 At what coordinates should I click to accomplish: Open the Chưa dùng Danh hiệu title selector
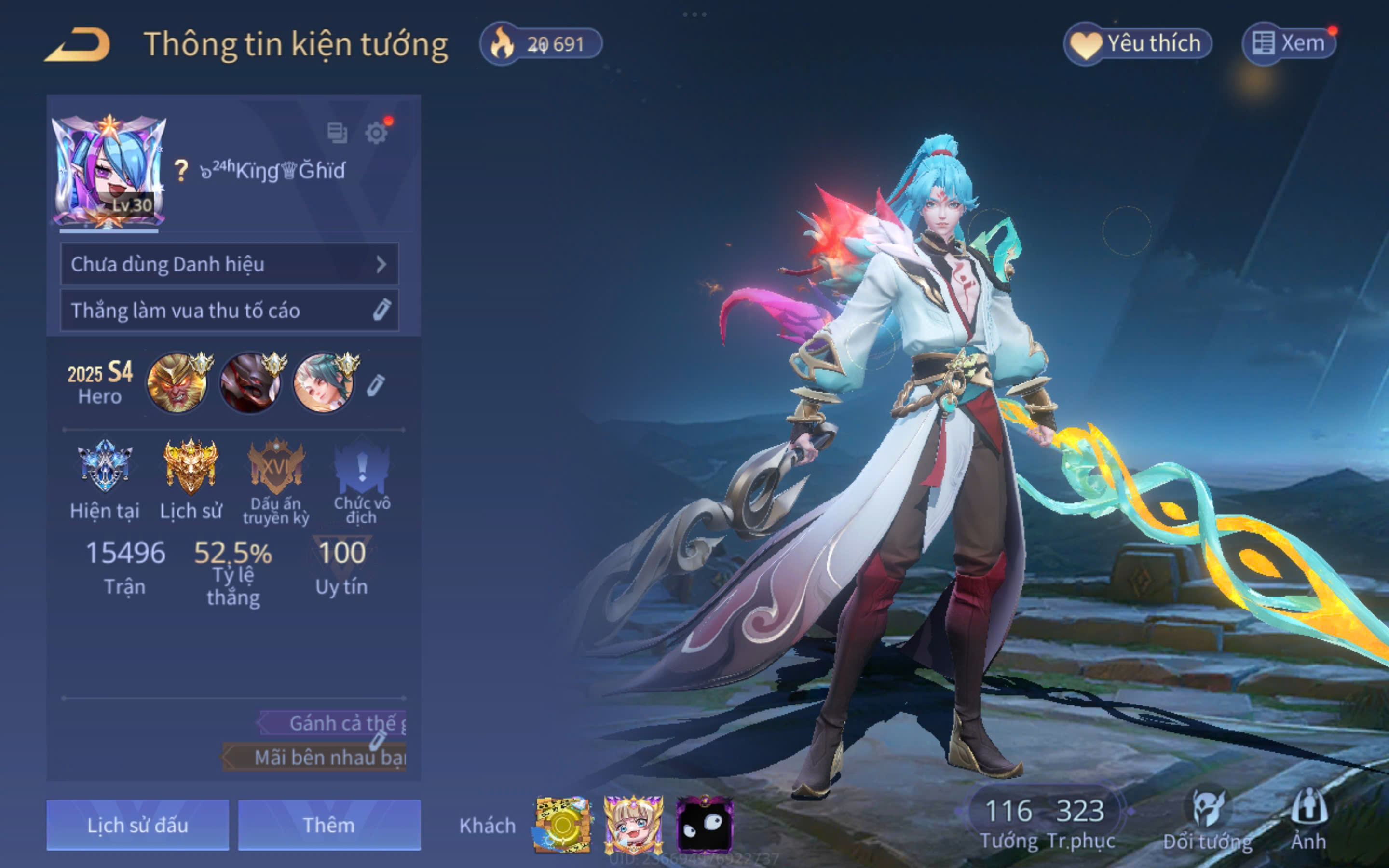coord(229,264)
